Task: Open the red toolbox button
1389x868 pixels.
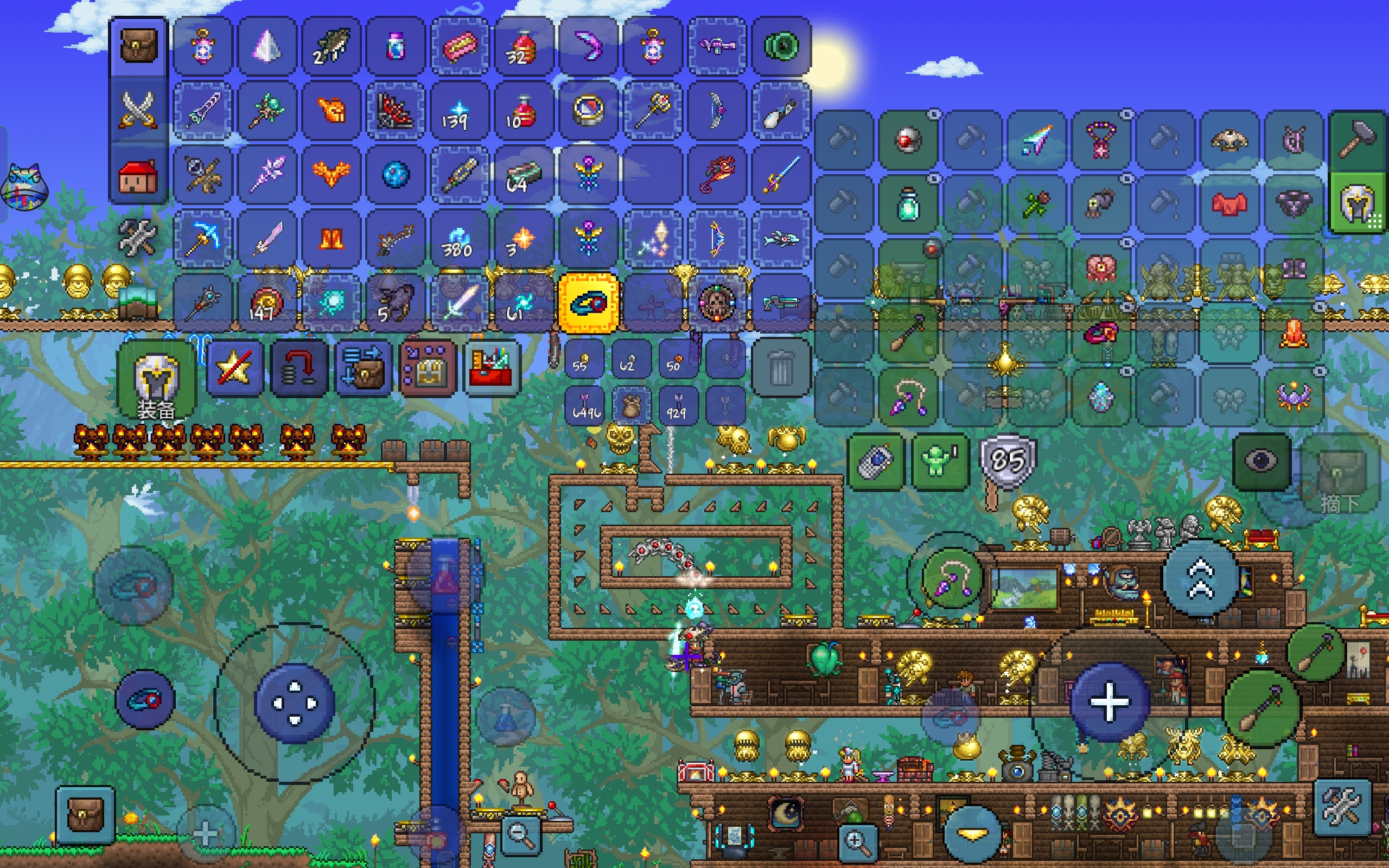Action: (489, 368)
